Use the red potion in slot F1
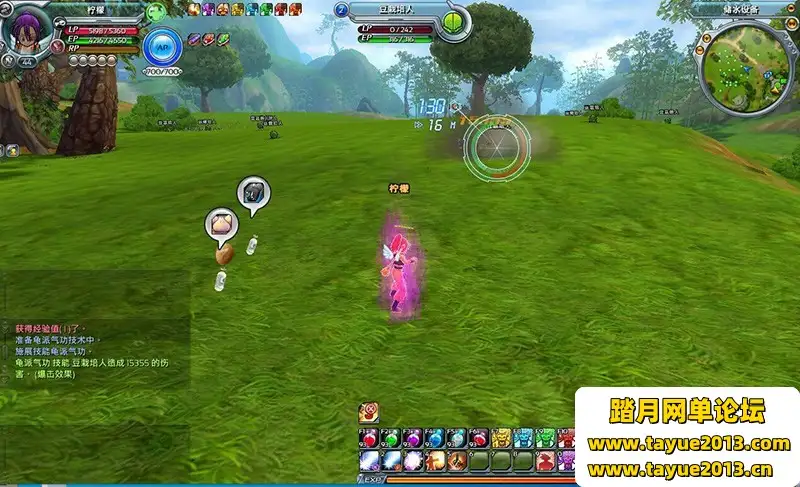The height and width of the screenshot is (487, 800). [x=368, y=438]
